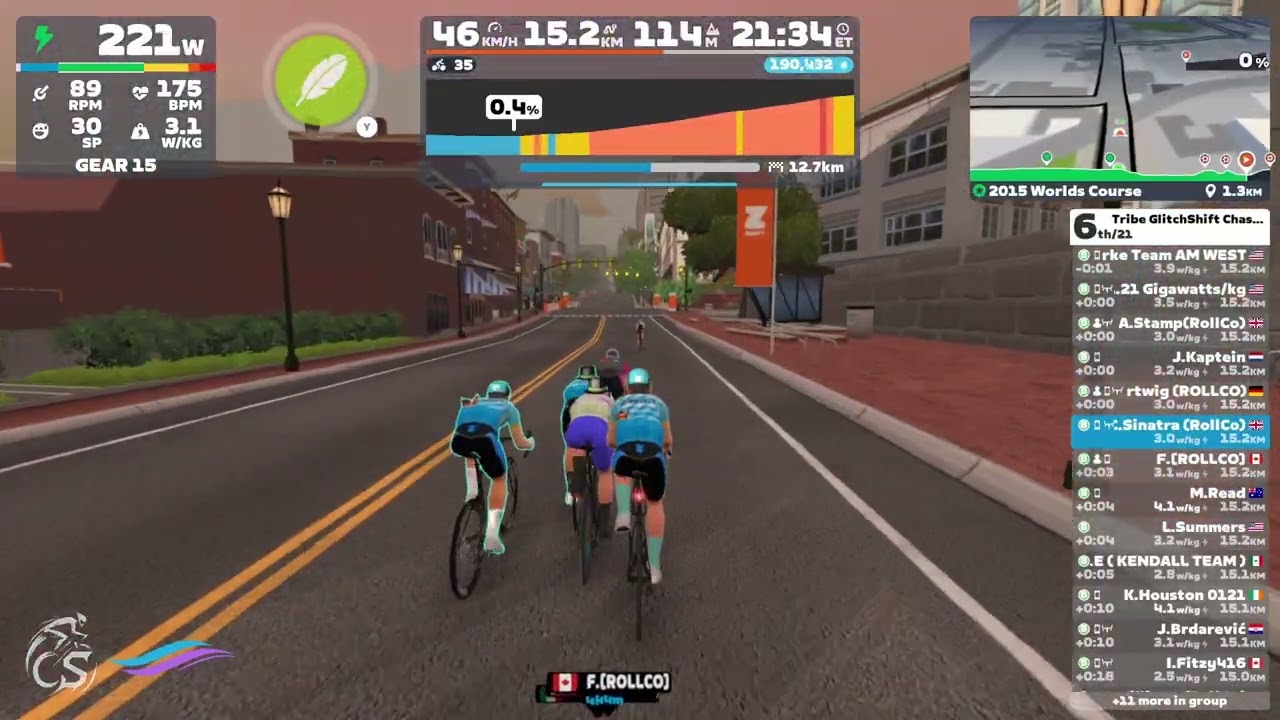The width and height of the screenshot is (1280, 720).
Task: Pick L.Summers from the rider list
Action: click(1170, 533)
